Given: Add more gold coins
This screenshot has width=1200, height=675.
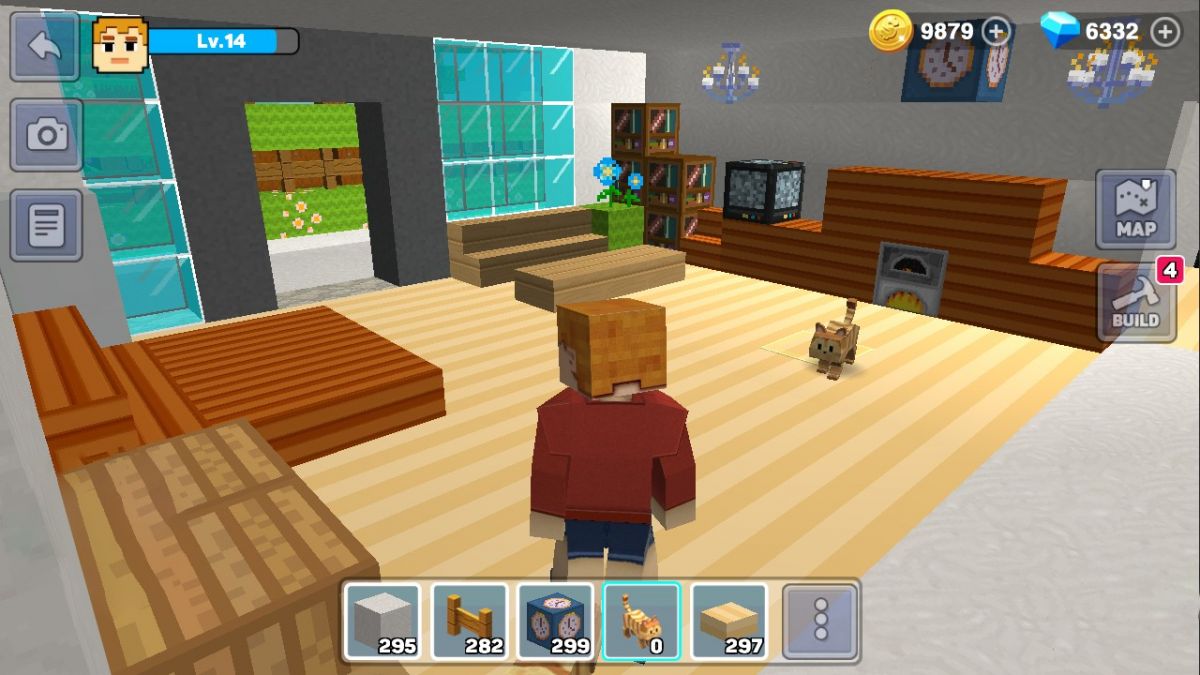Looking at the screenshot, I should pos(996,32).
